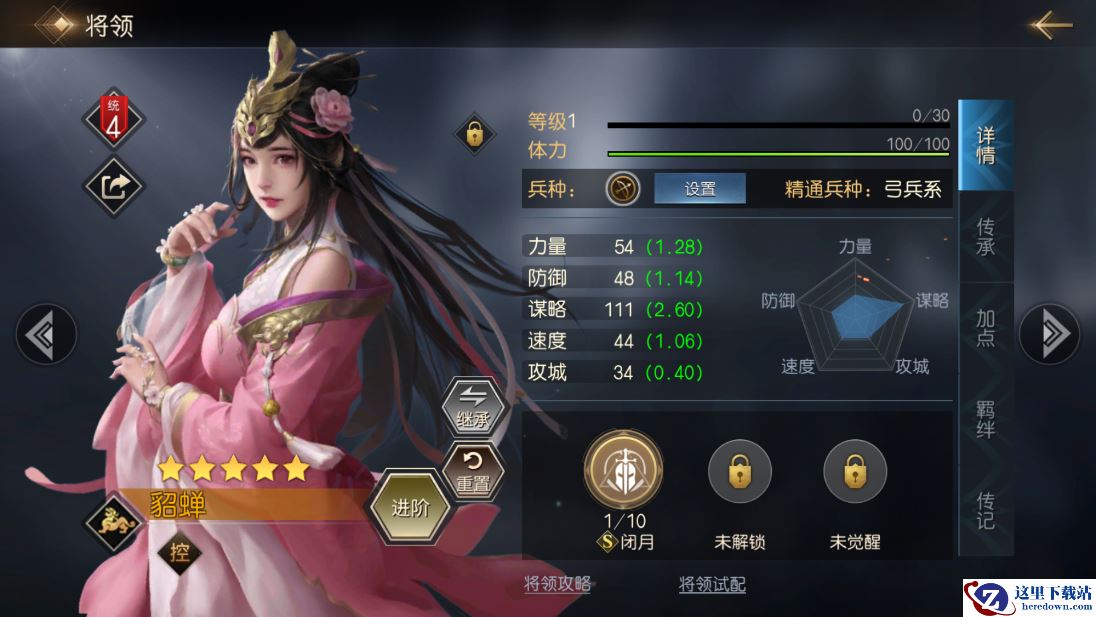1096x617 pixels.
Task: Switch to the 详情 tab
Action: (985, 146)
